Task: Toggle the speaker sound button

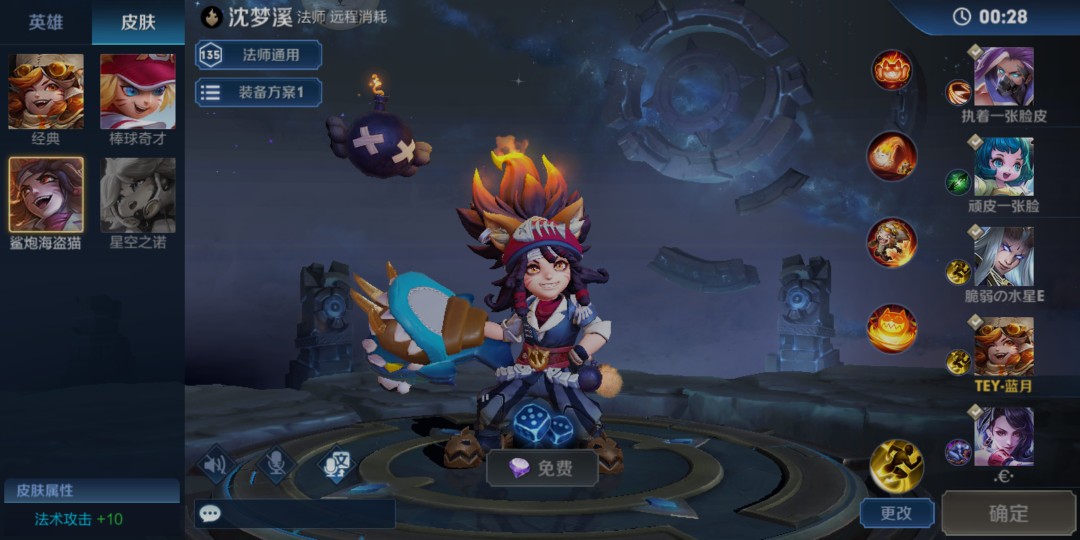Action: (x=215, y=464)
